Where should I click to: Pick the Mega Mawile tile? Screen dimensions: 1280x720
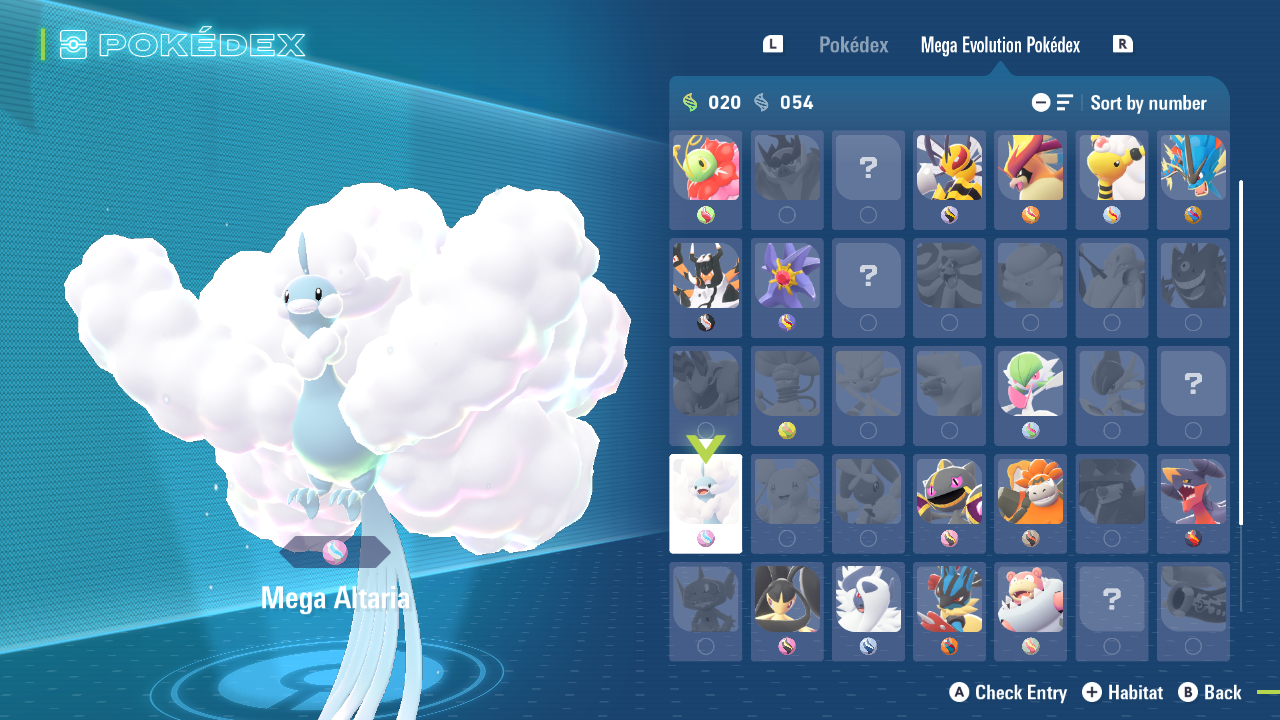click(787, 600)
